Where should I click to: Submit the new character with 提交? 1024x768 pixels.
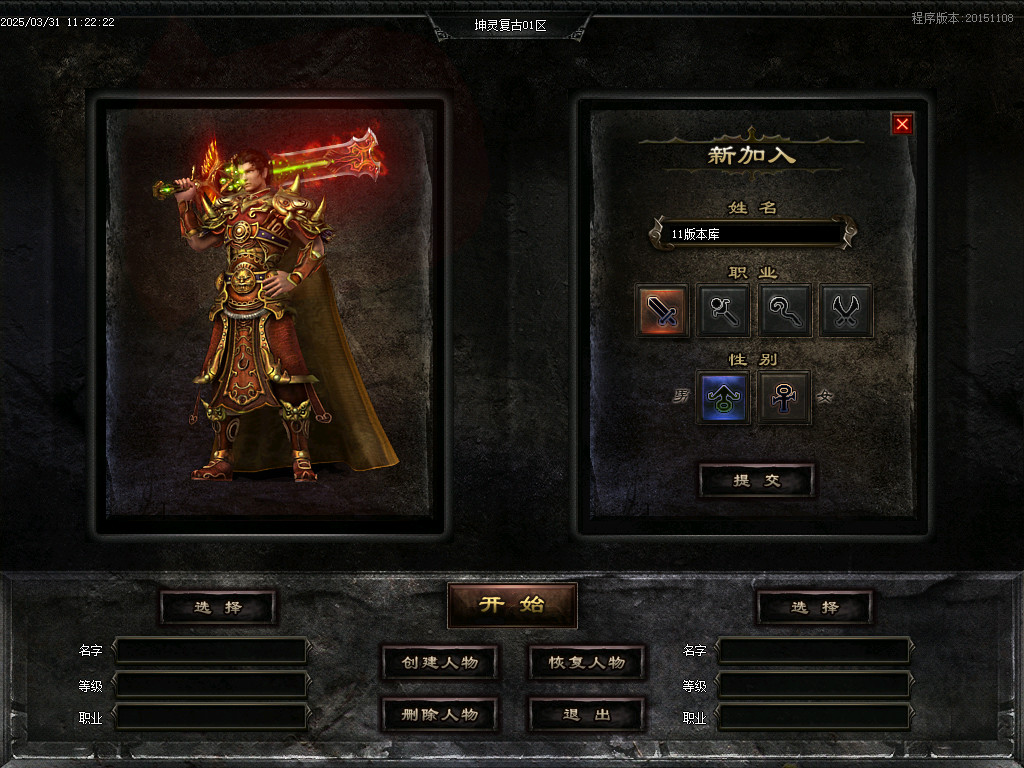click(756, 480)
